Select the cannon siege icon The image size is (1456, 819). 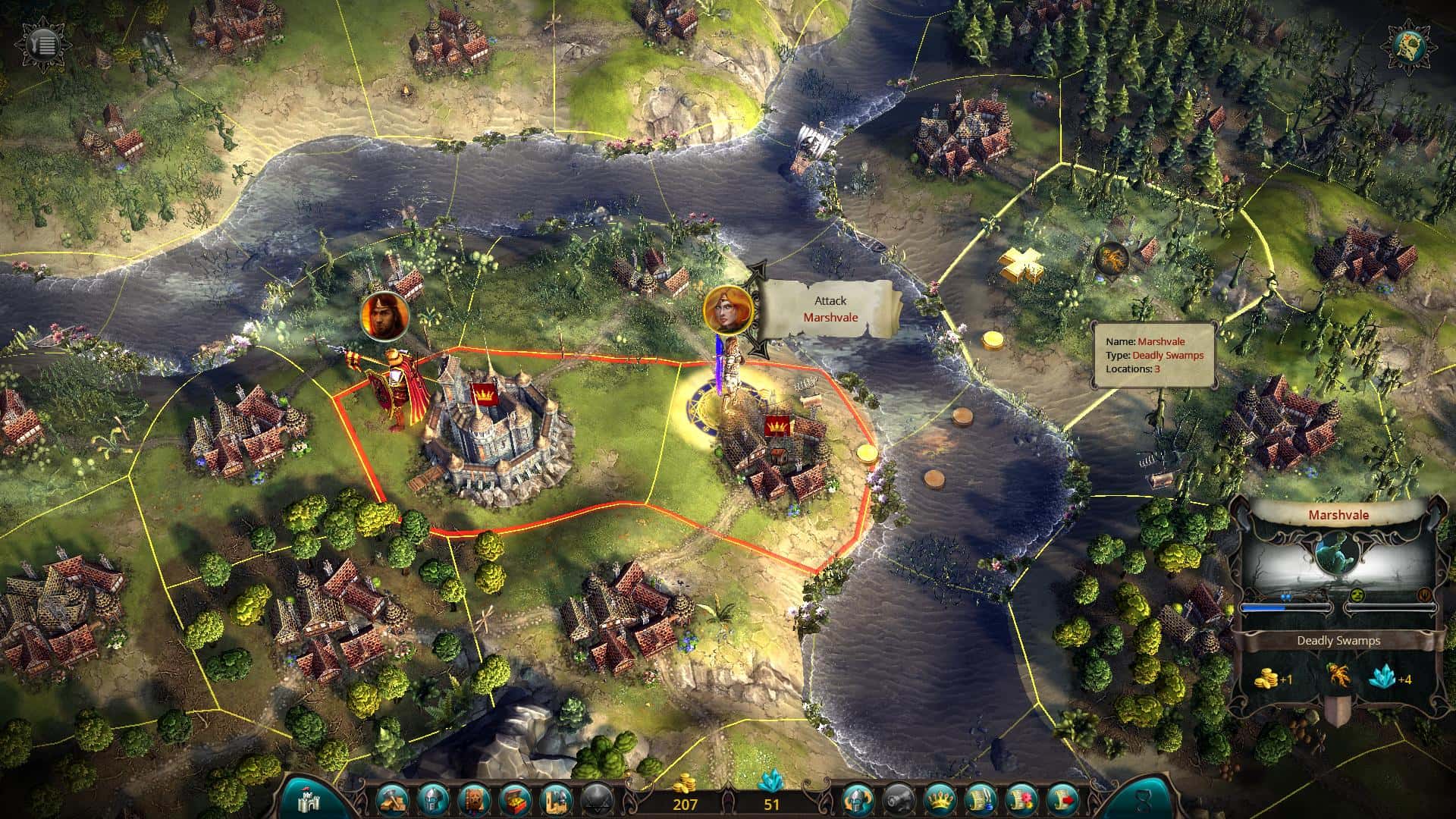coord(900,800)
